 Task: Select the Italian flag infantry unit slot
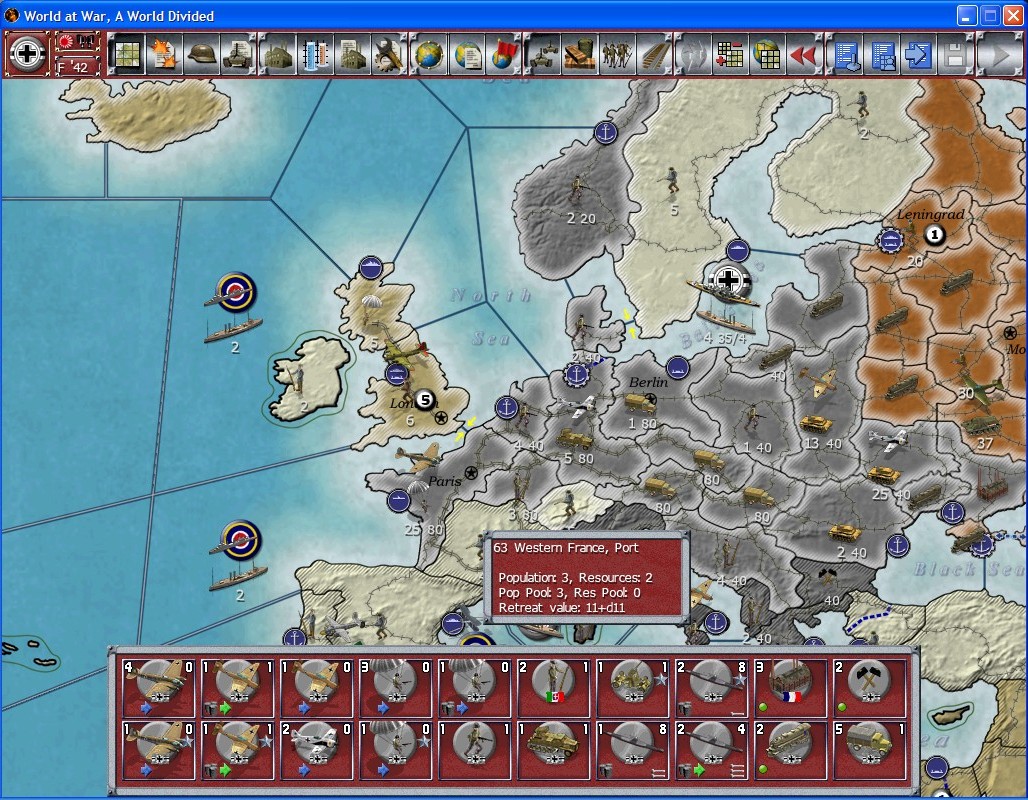[x=553, y=688]
